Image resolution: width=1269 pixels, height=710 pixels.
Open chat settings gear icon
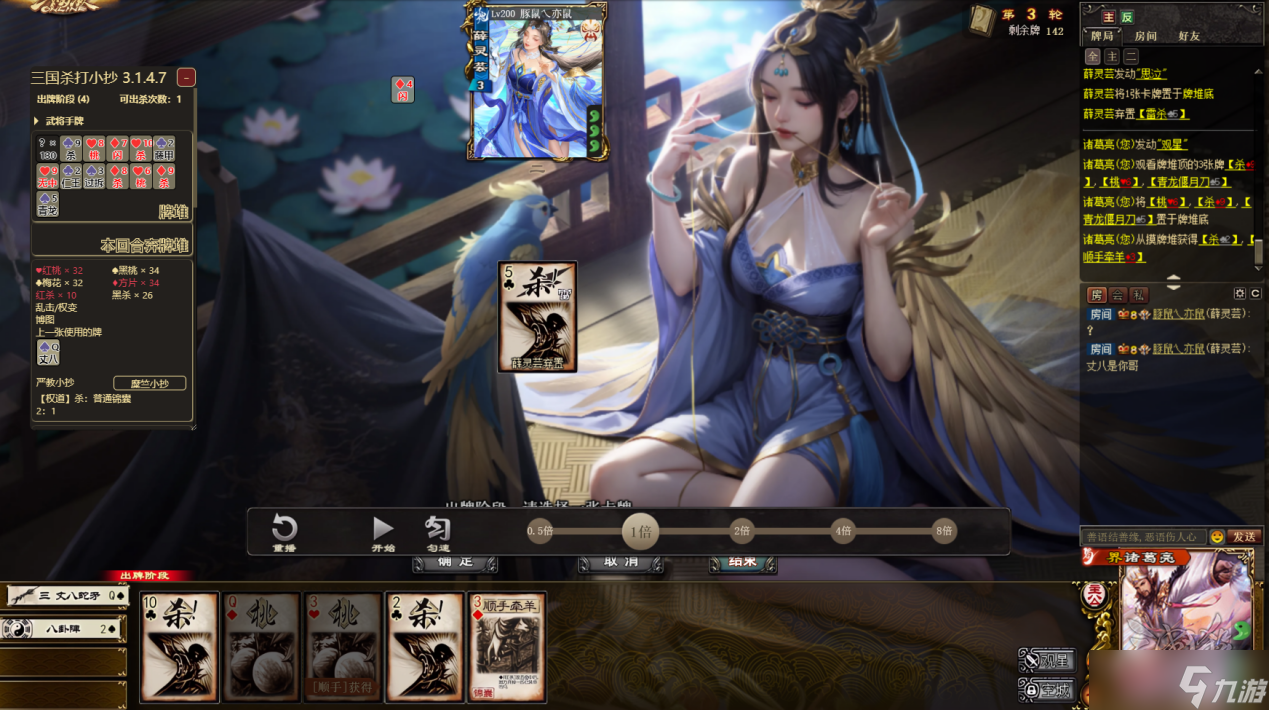1240,294
